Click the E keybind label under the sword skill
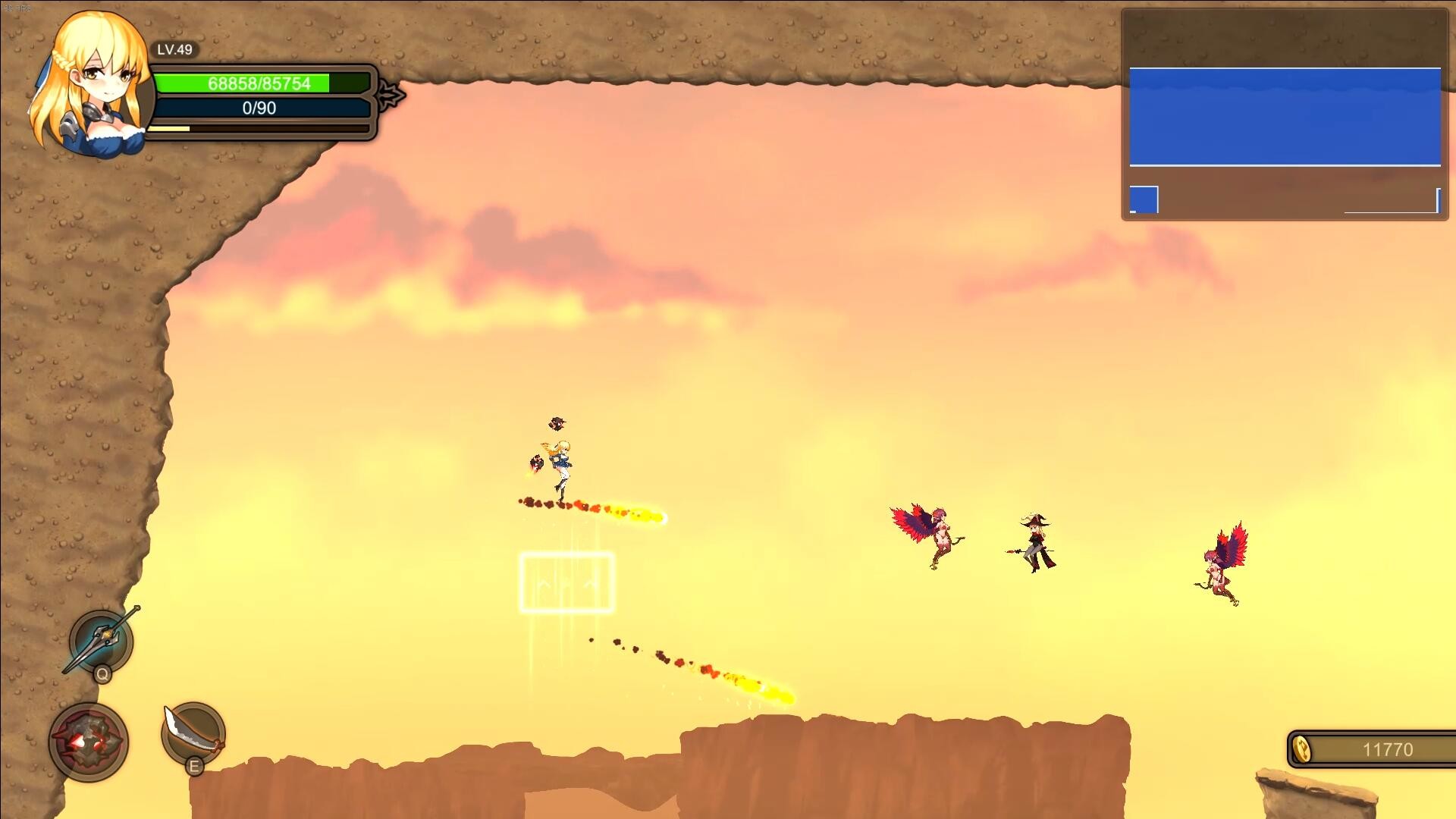This screenshot has width=1456, height=819. click(194, 766)
